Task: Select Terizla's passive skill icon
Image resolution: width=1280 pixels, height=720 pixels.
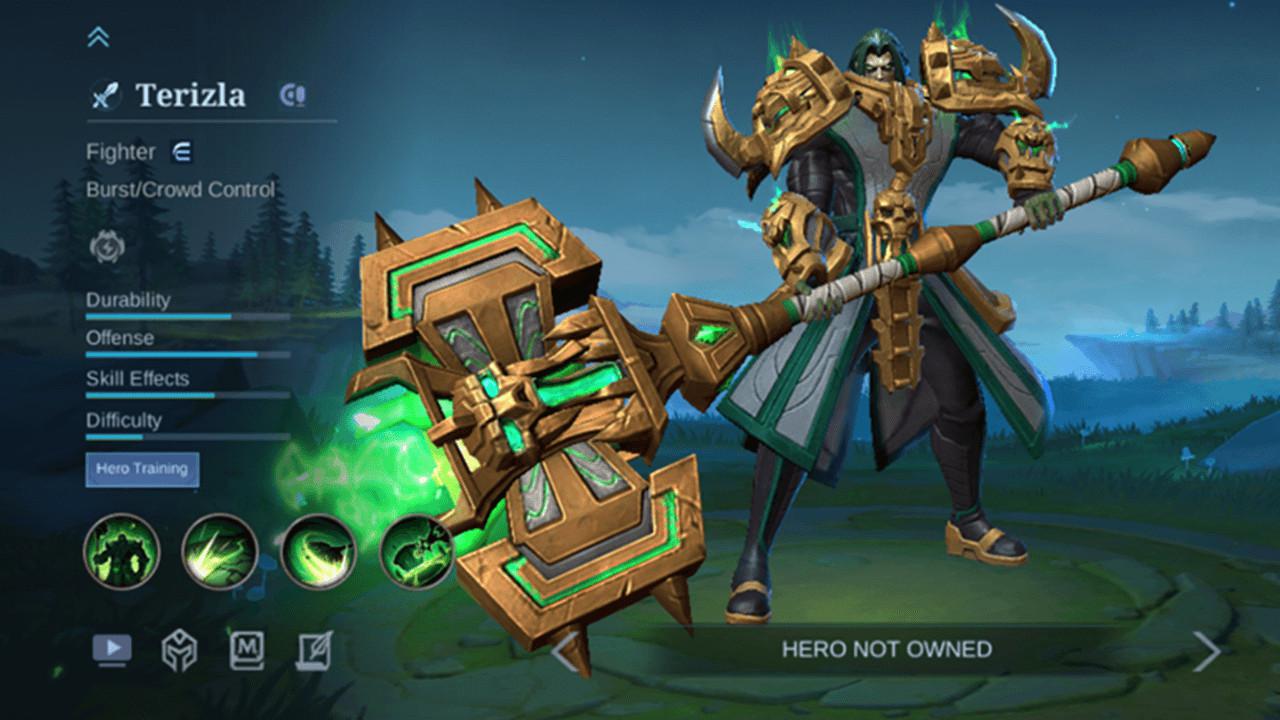Action: (122, 551)
